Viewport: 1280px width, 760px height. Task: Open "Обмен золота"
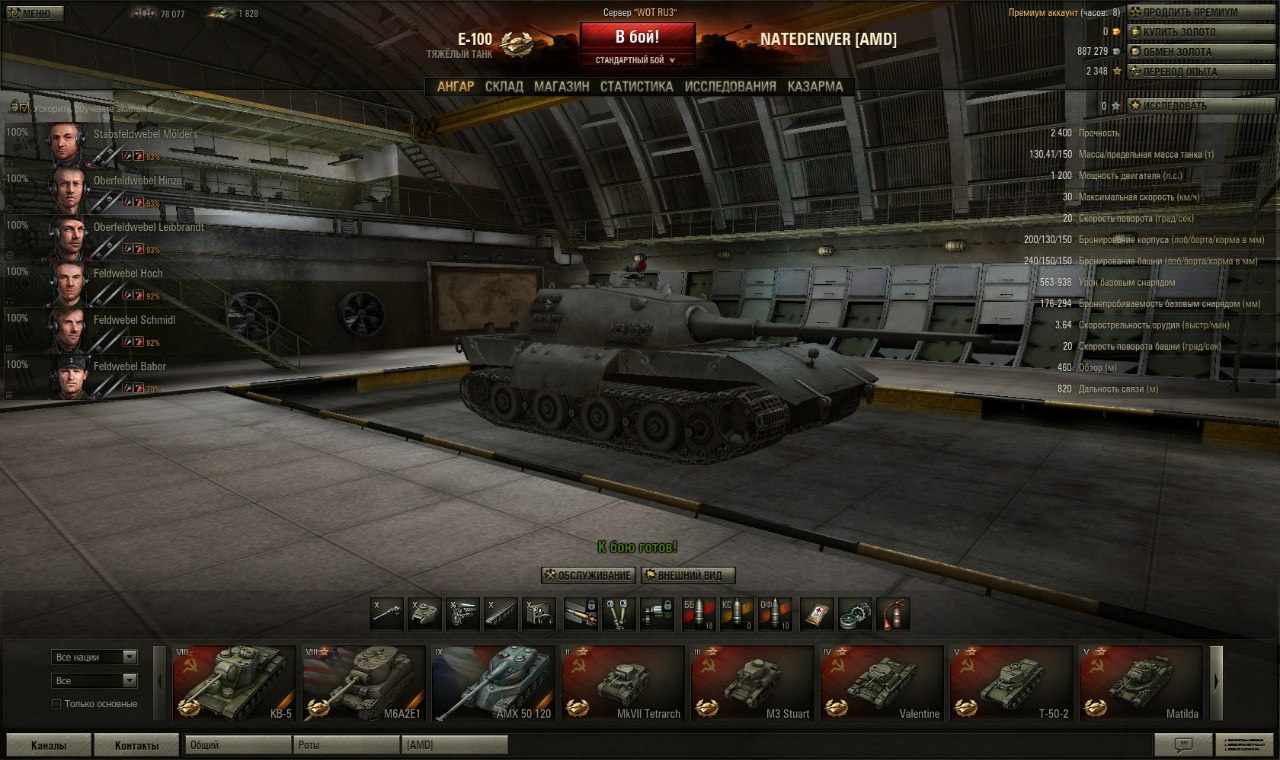[x=1188, y=51]
